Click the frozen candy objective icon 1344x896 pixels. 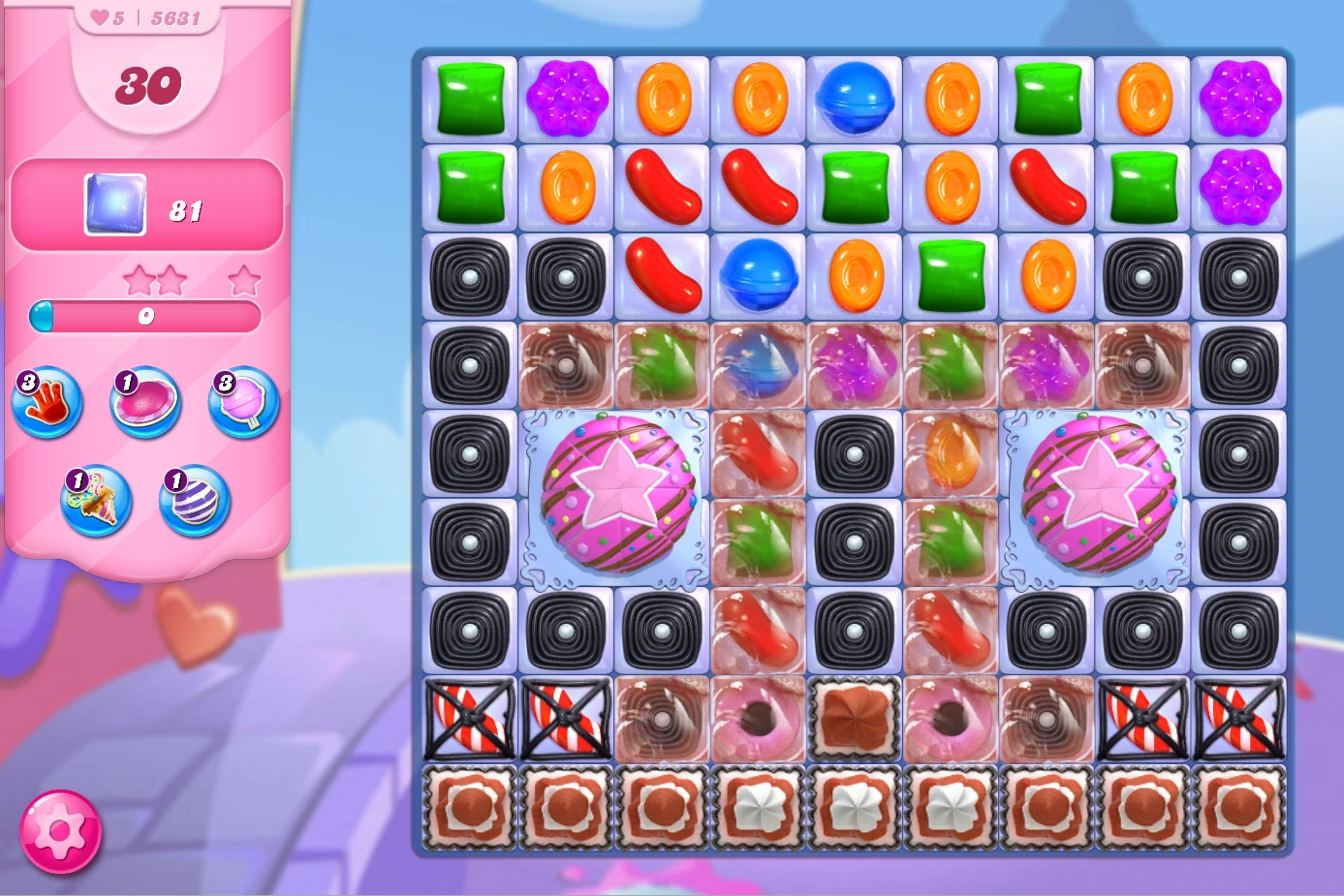click(x=113, y=204)
